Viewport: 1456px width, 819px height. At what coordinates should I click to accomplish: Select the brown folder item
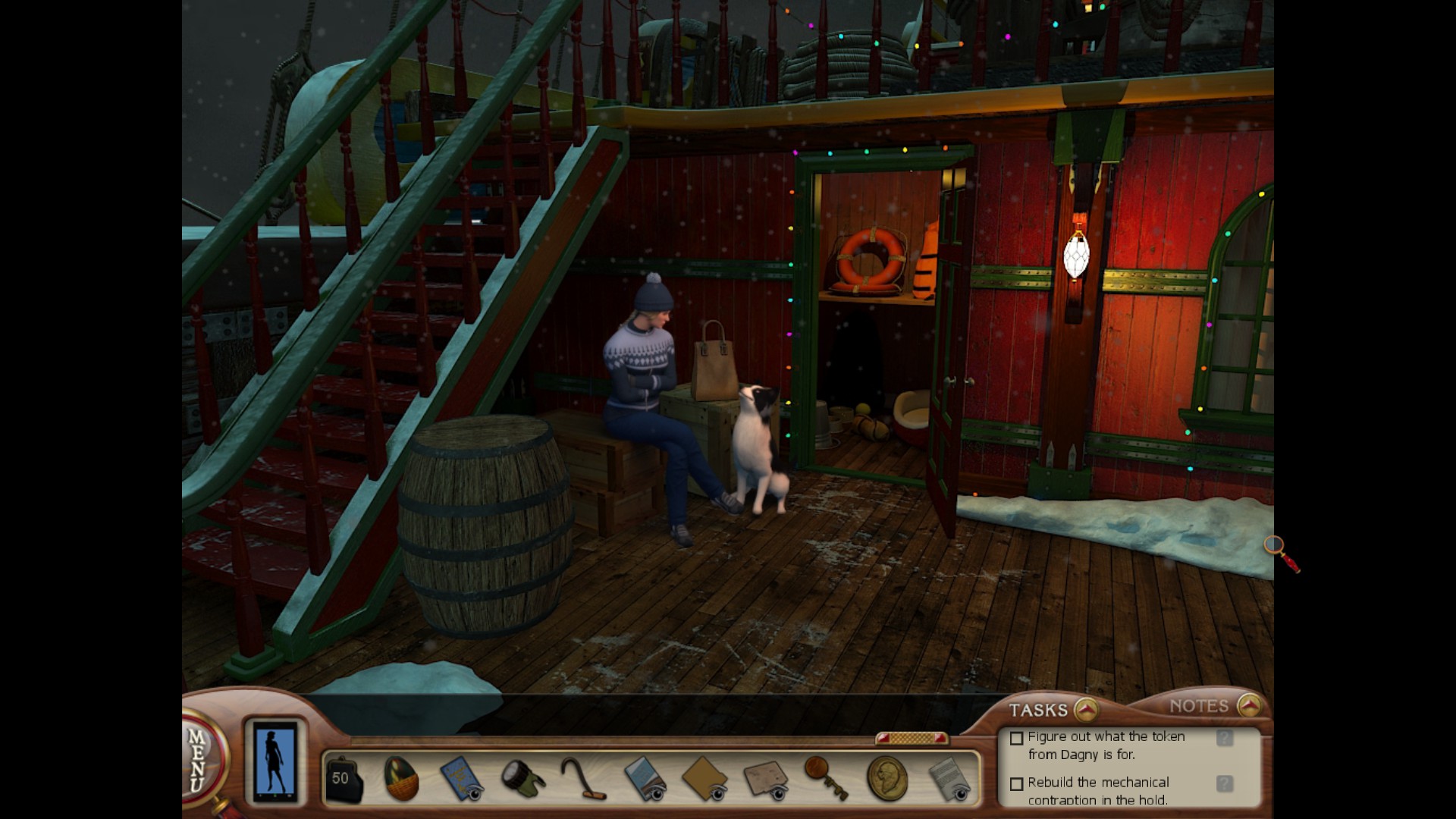(x=705, y=778)
